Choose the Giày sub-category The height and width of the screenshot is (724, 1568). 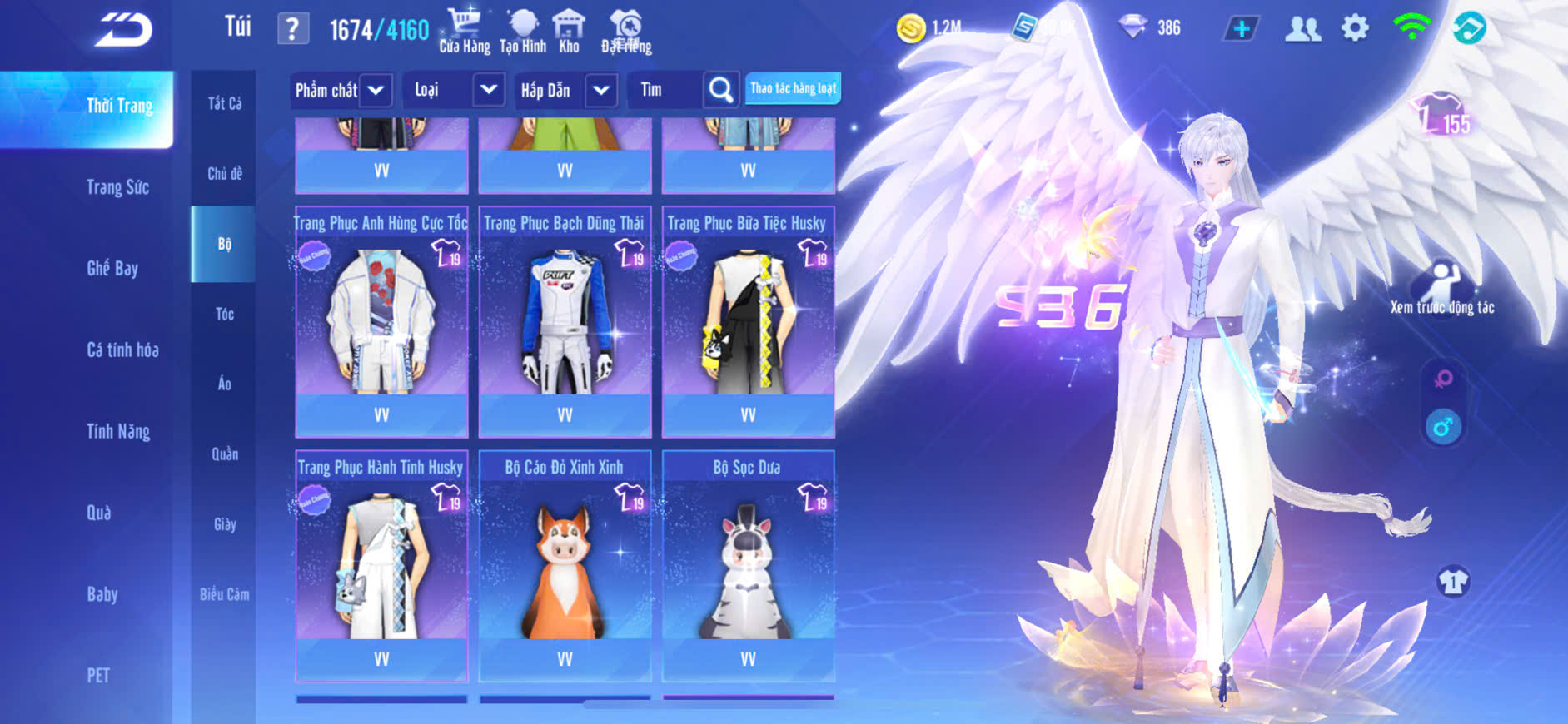[x=224, y=524]
